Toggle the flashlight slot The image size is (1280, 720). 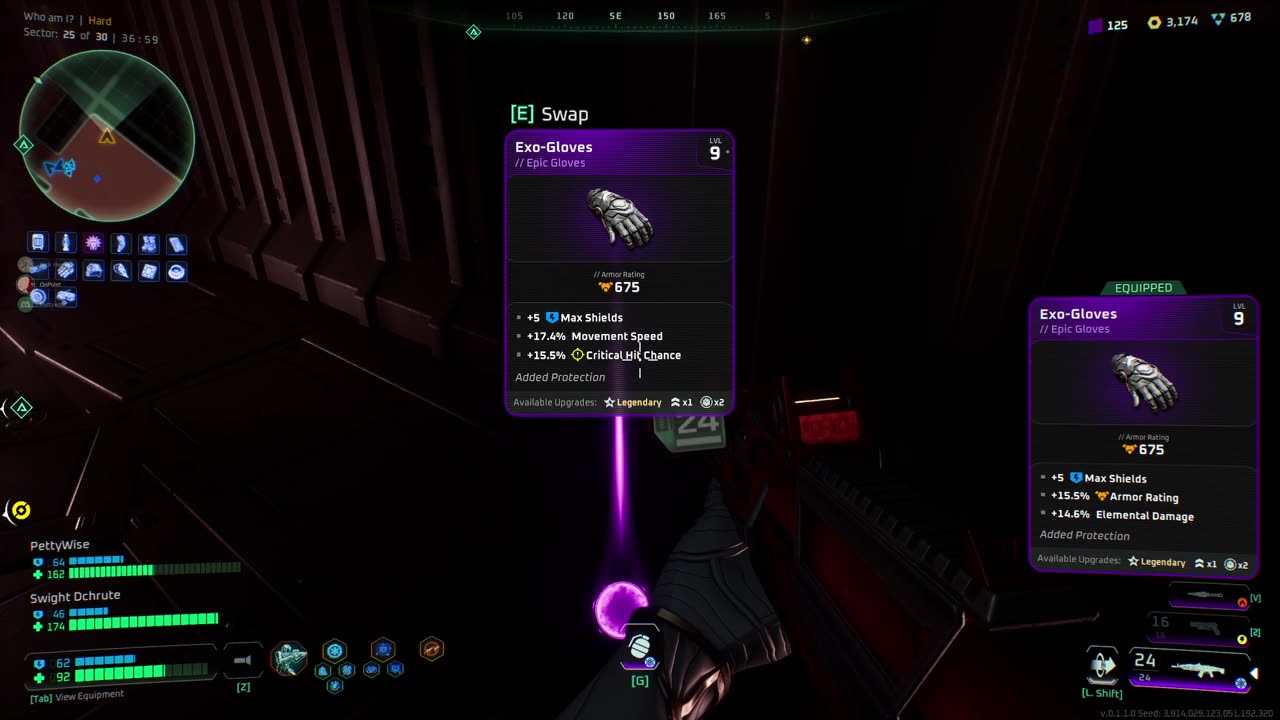243,660
